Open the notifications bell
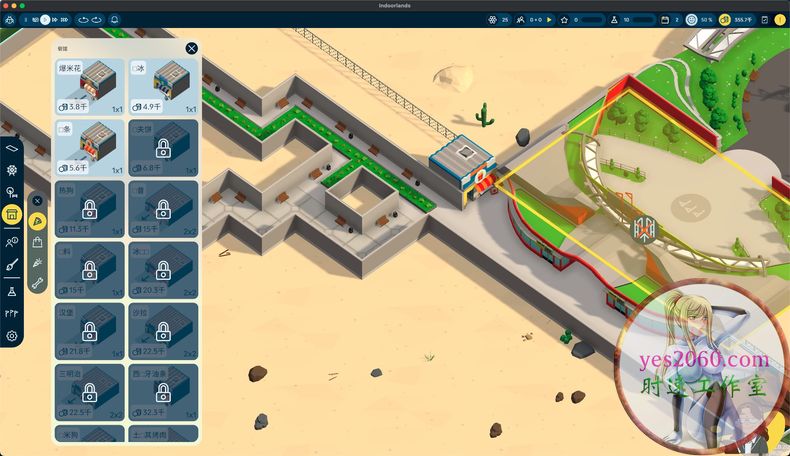790x456 pixels. click(113, 19)
